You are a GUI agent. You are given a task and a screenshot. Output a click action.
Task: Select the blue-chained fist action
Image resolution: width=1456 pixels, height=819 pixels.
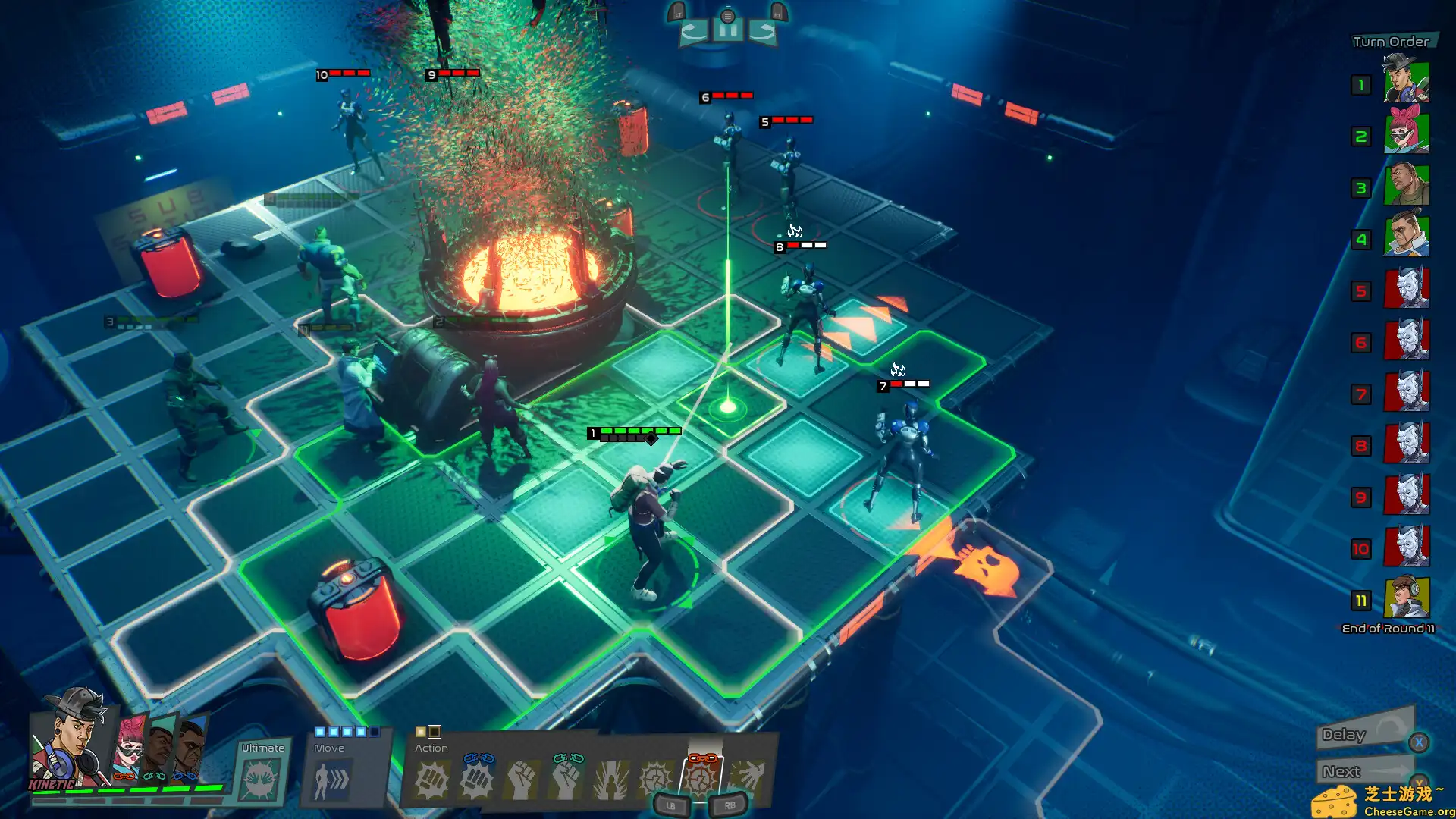point(477,780)
